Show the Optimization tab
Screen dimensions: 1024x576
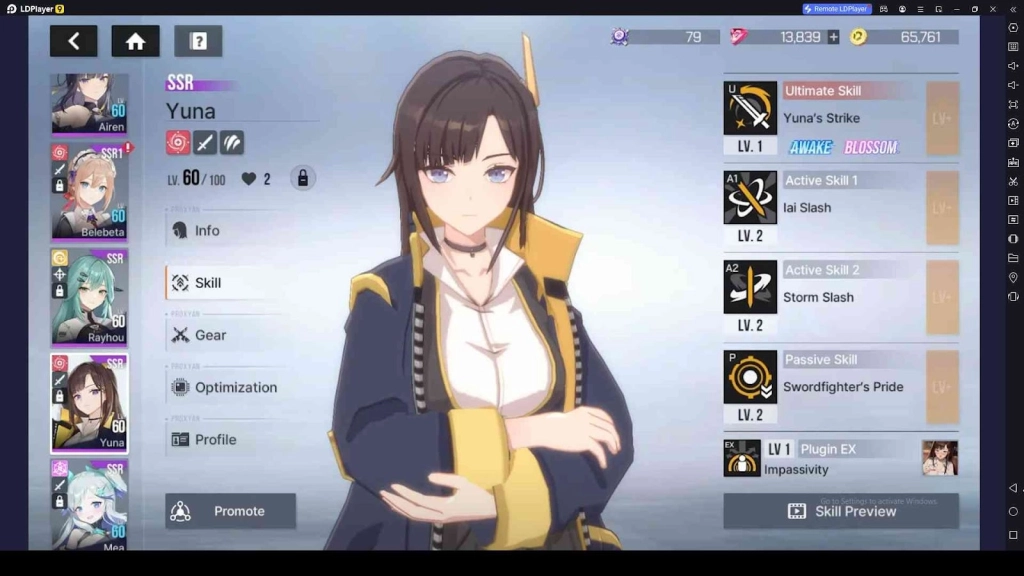coord(234,387)
